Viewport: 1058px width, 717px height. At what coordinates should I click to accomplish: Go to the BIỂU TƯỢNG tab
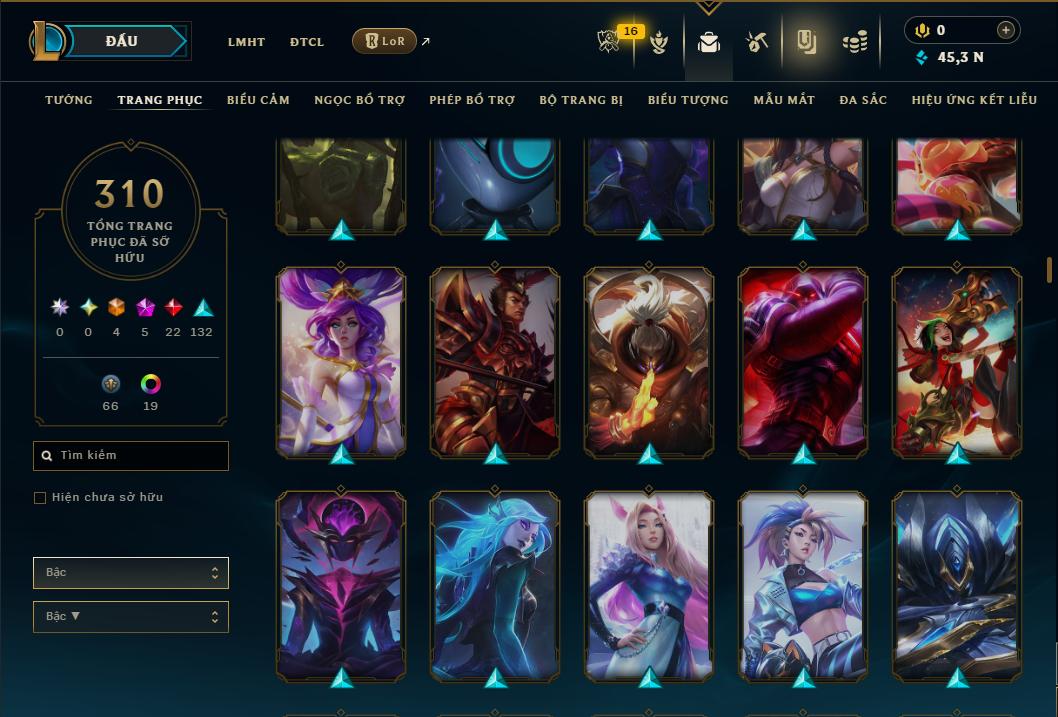pos(688,100)
